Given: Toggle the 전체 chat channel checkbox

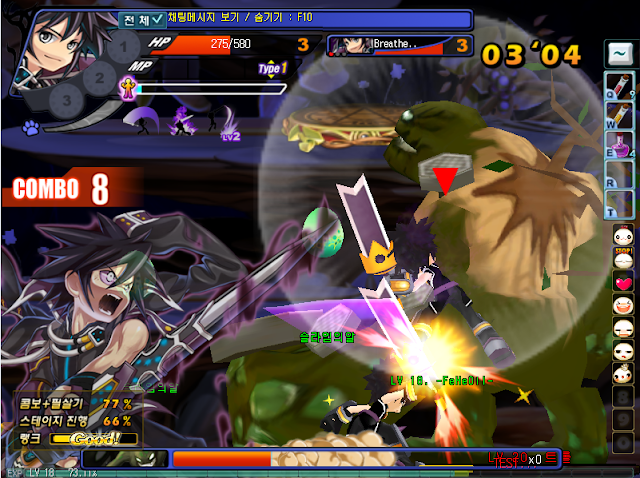Looking at the screenshot, I should click(155, 18).
